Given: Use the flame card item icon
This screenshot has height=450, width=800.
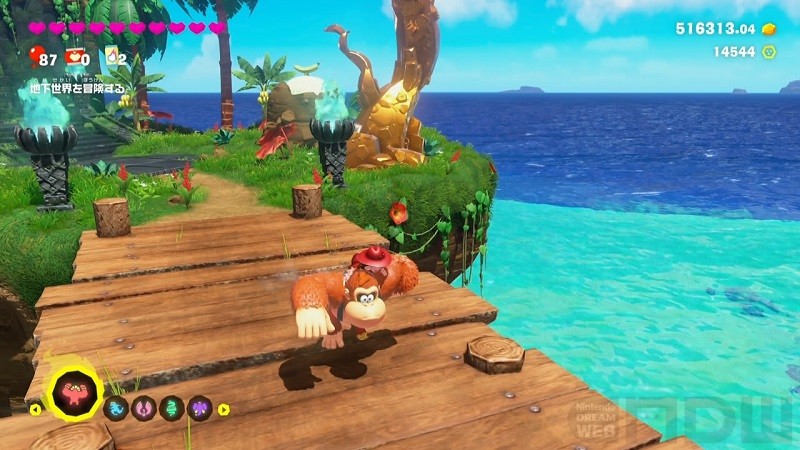Looking at the screenshot, I should pyautogui.click(x=111, y=56).
